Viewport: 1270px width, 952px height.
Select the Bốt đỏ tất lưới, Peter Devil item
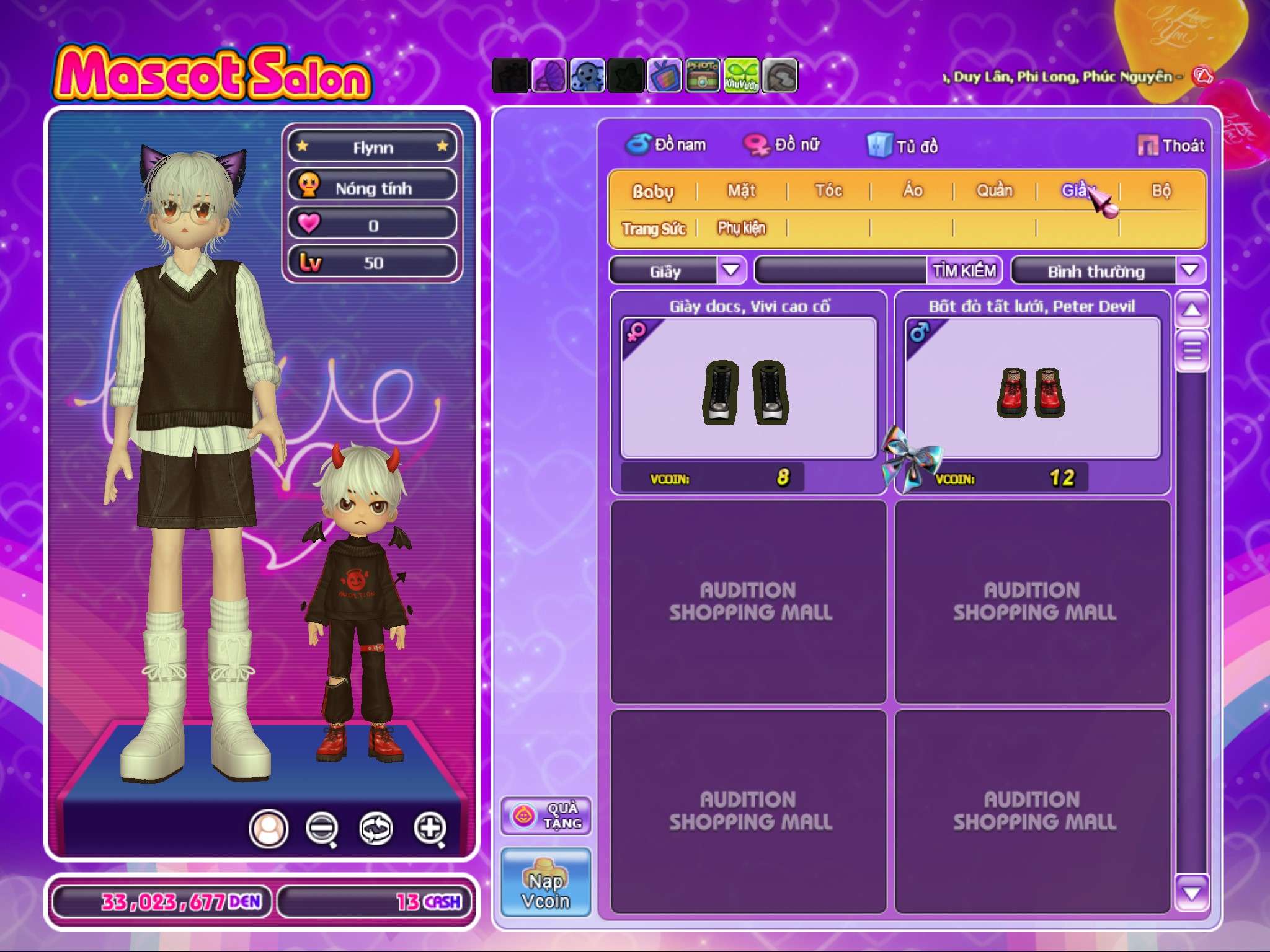pyautogui.click(x=1032, y=389)
